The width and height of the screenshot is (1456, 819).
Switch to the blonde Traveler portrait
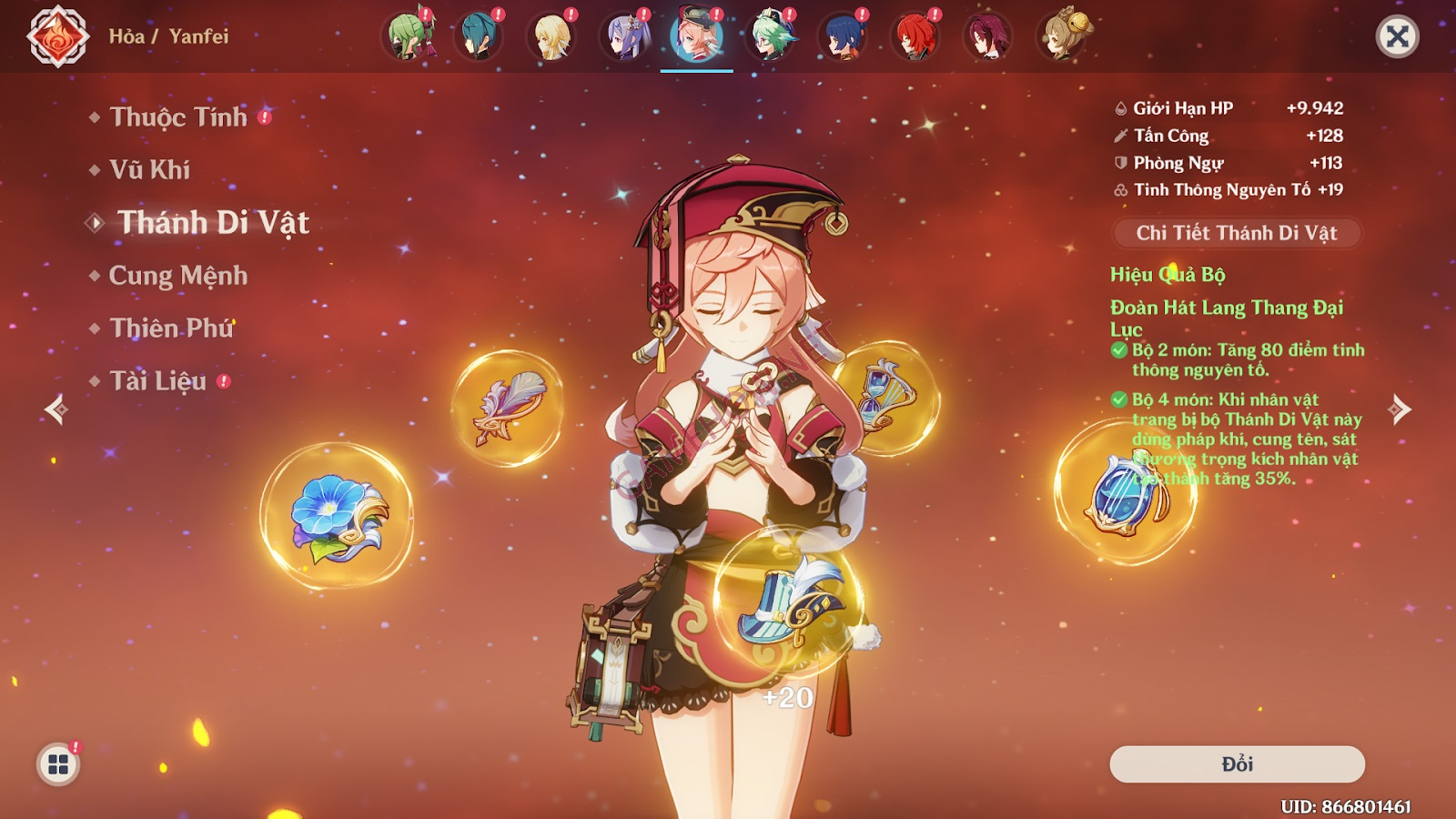coord(551,37)
